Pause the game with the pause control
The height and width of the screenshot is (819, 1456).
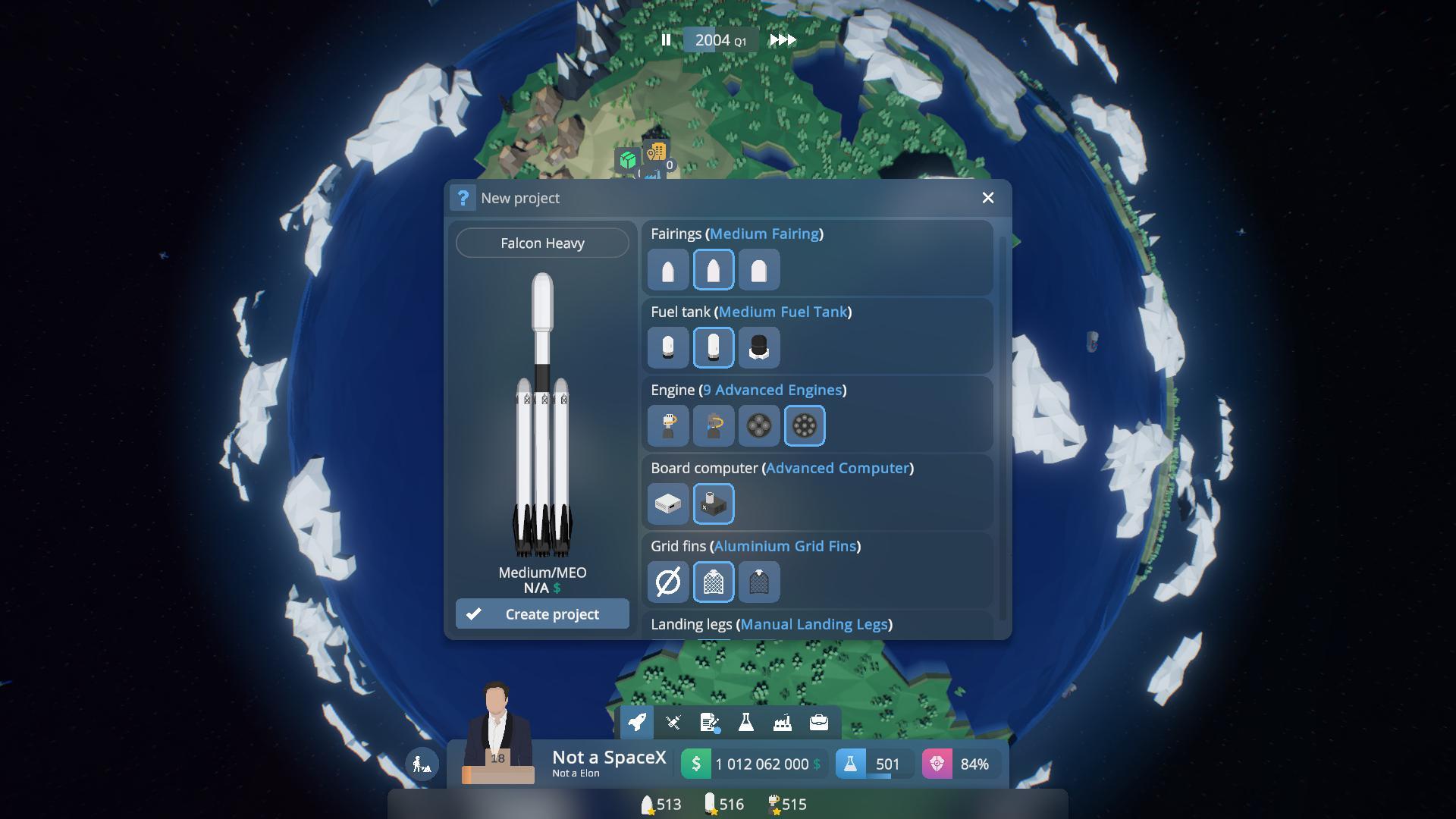[x=667, y=40]
